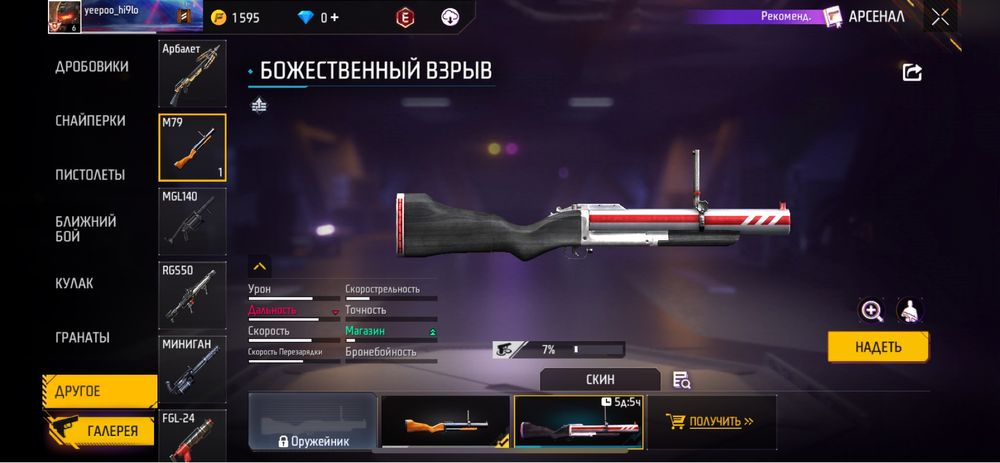The image size is (1000, 463).
Task: Select the ПИСТОЛЕТЫ category
Action: tap(90, 175)
